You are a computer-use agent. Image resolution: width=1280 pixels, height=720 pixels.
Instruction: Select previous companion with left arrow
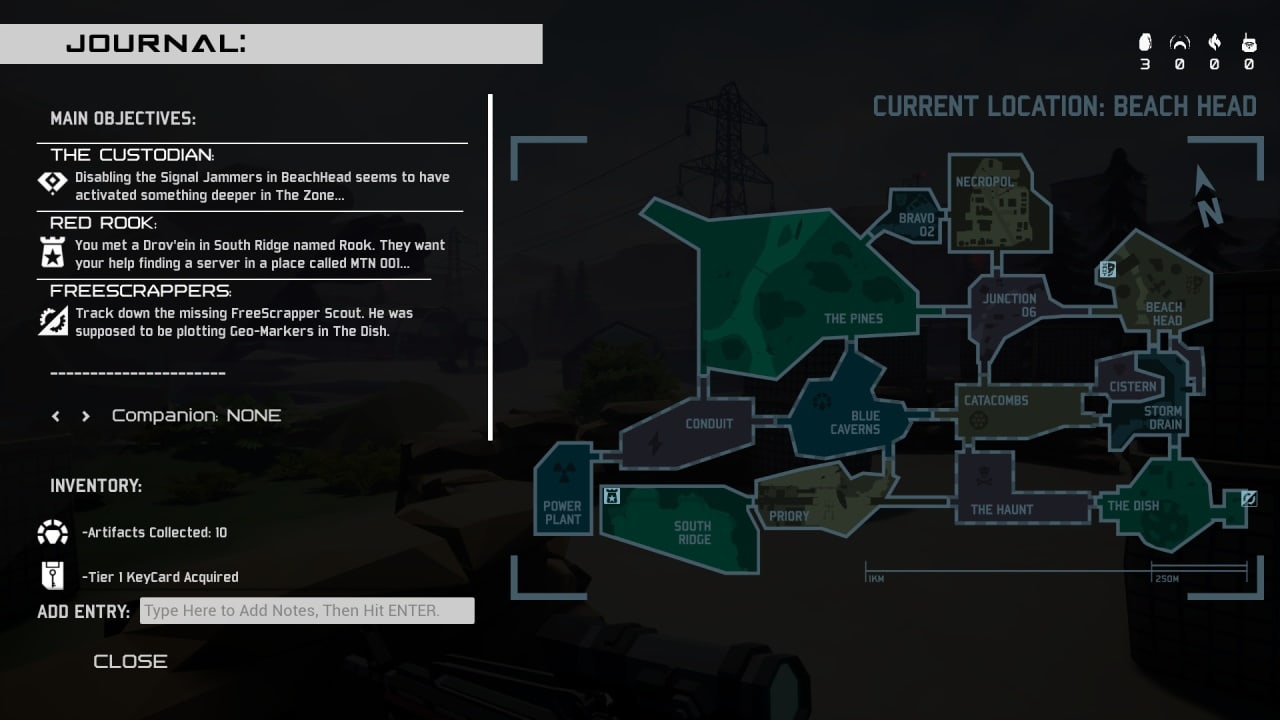(x=56, y=416)
